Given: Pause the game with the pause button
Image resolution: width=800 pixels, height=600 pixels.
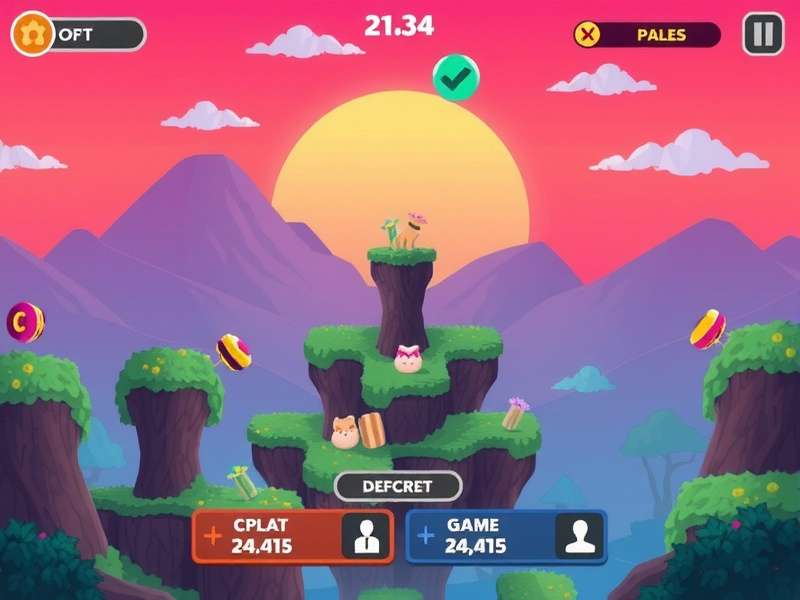Looking at the screenshot, I should click(763, 34).
